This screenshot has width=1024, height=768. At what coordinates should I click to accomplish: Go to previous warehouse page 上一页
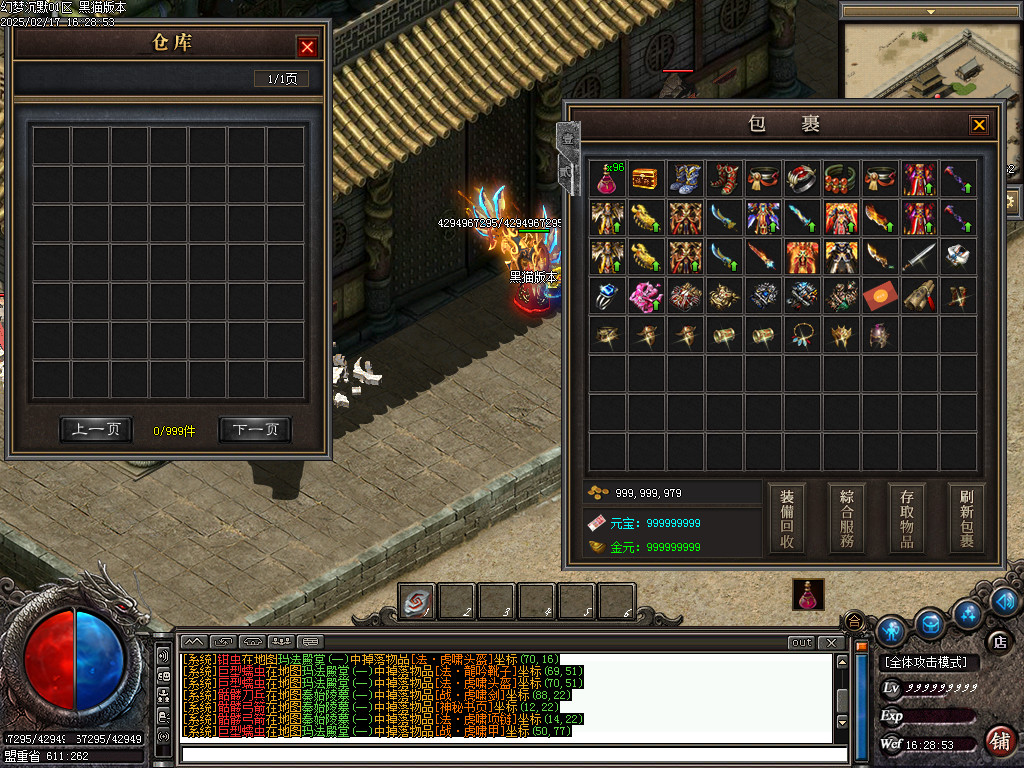[96, 430]
